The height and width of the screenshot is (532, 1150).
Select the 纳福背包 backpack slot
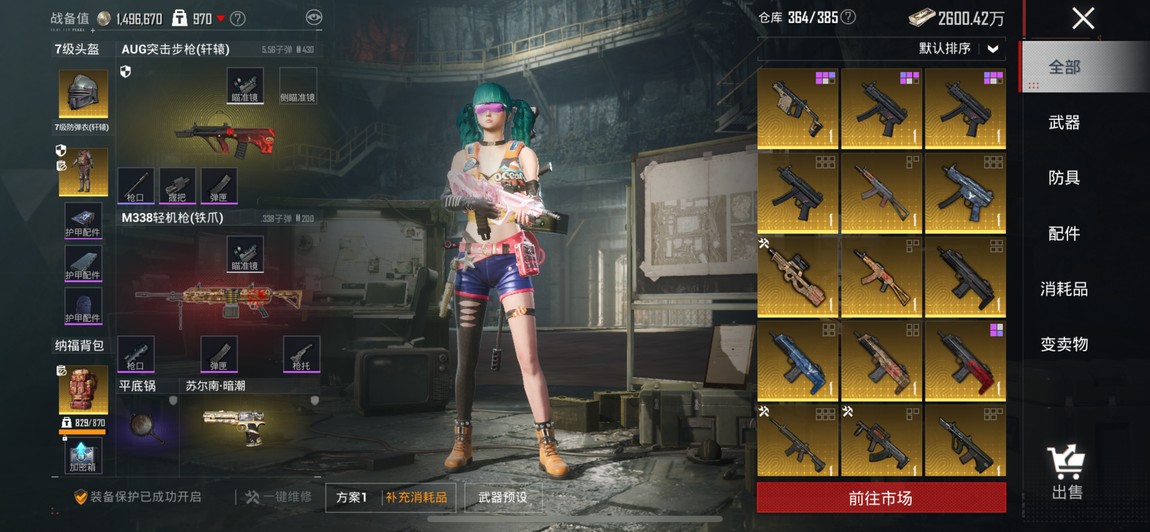click(x=83, y=387)
